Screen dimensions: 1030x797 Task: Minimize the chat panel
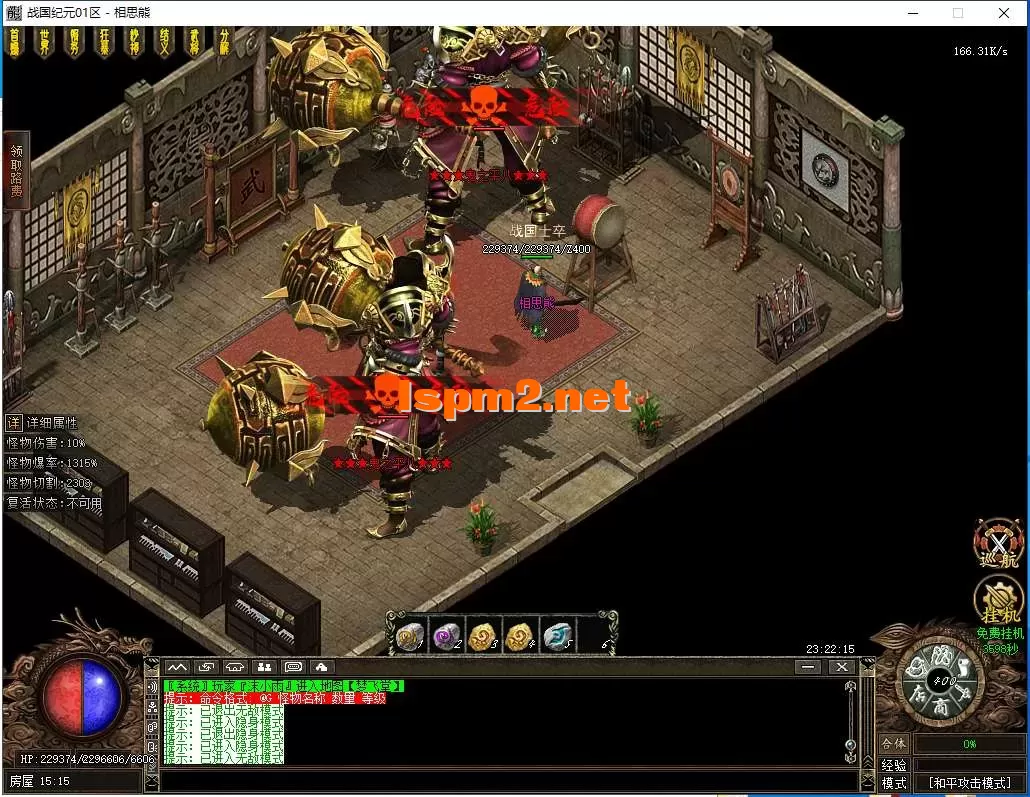click(808, 667)
